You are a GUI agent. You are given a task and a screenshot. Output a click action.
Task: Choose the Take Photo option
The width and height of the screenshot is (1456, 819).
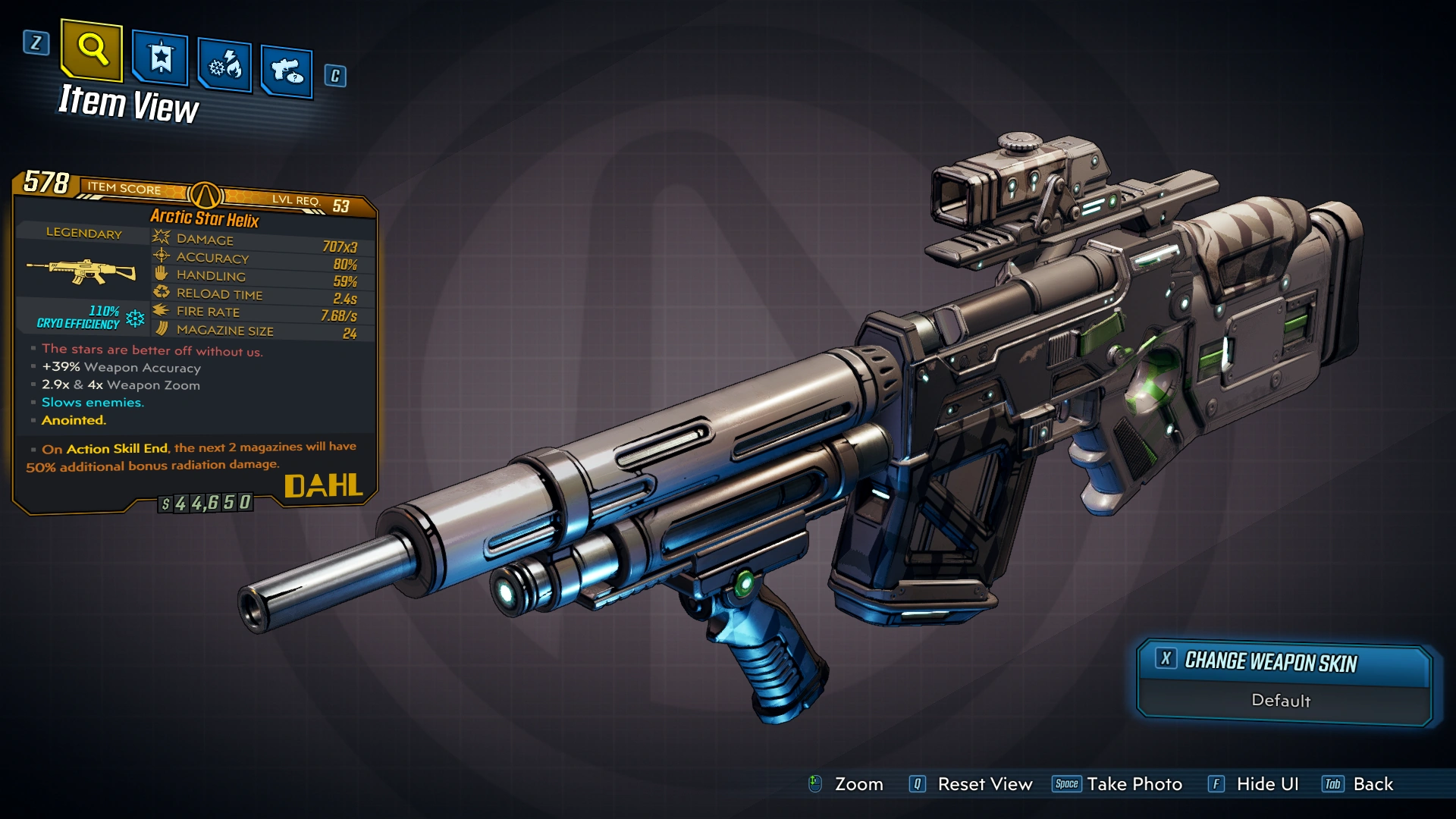(x=1134, y=784)
